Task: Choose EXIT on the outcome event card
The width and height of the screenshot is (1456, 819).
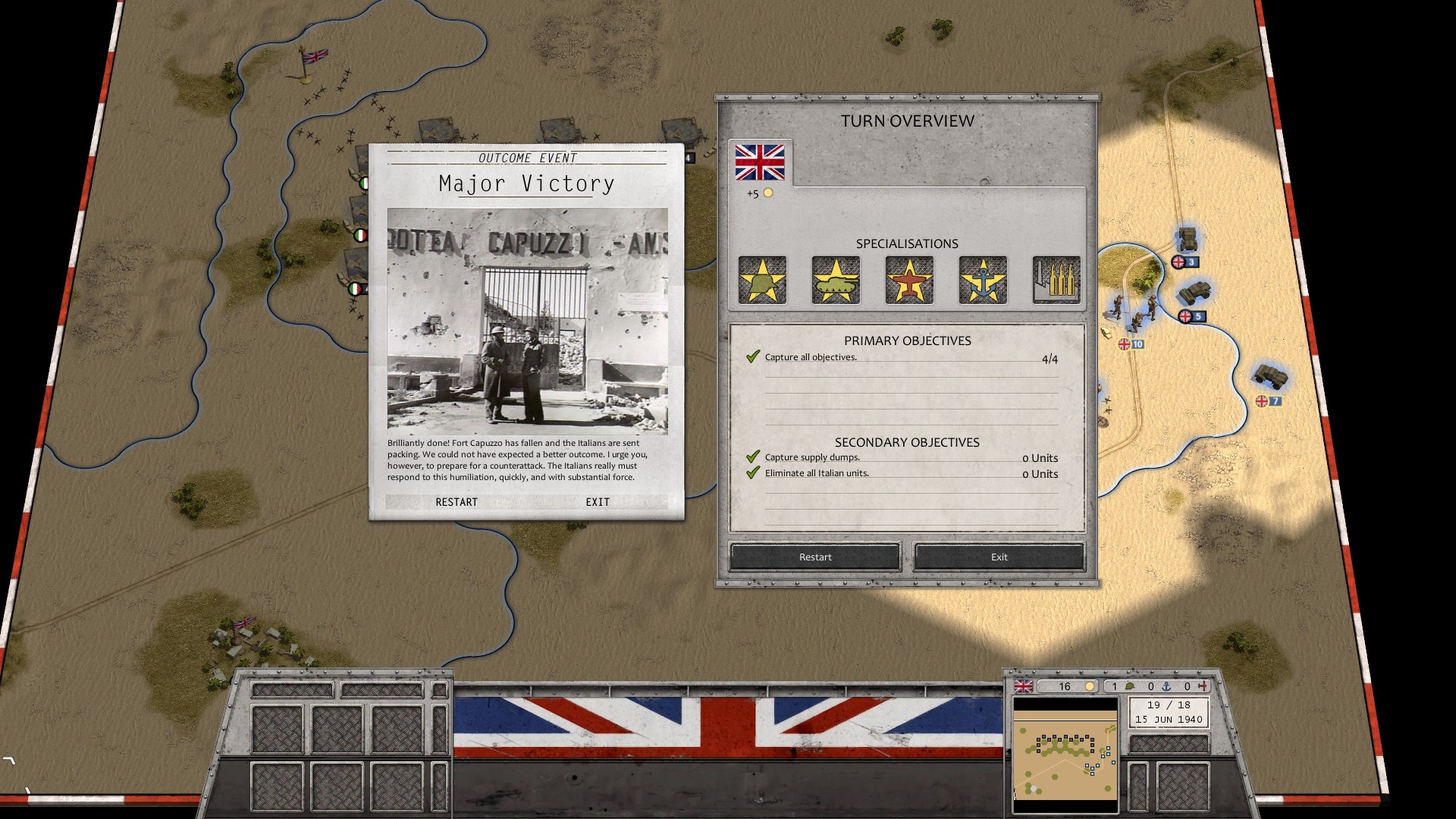Action: 597,502
